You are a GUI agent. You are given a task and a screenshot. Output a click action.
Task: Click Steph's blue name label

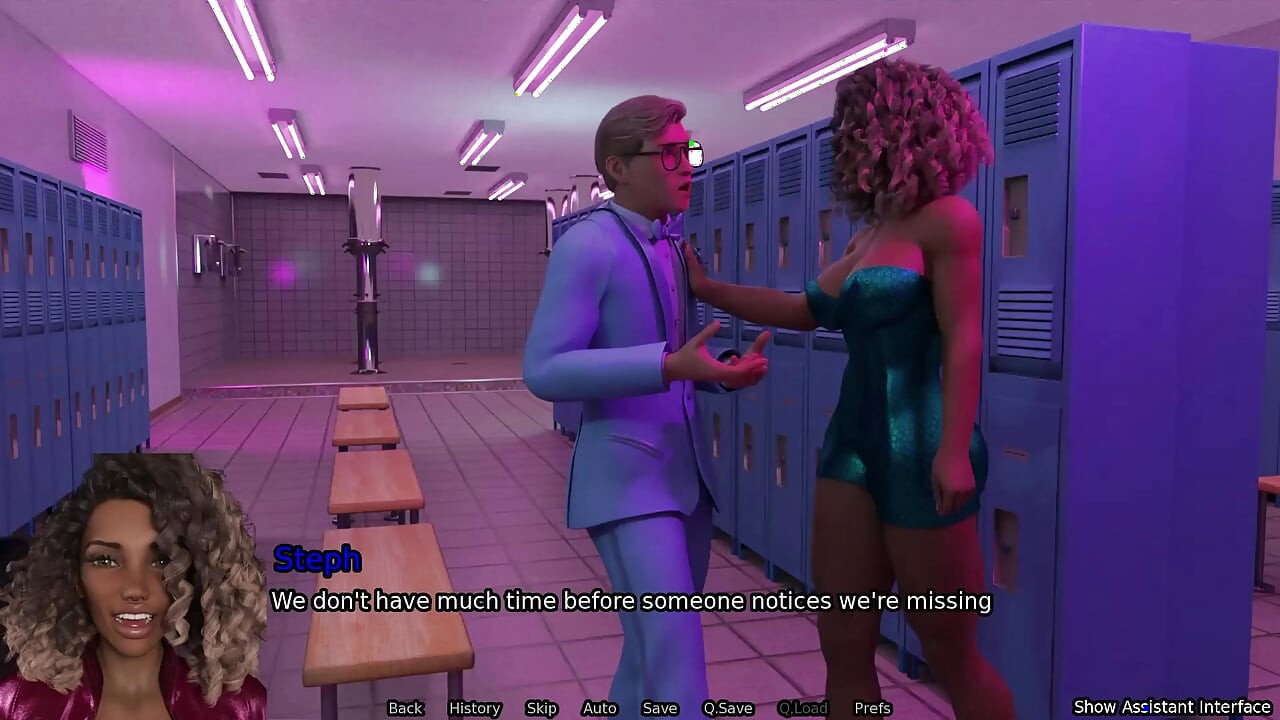point(316,560)
